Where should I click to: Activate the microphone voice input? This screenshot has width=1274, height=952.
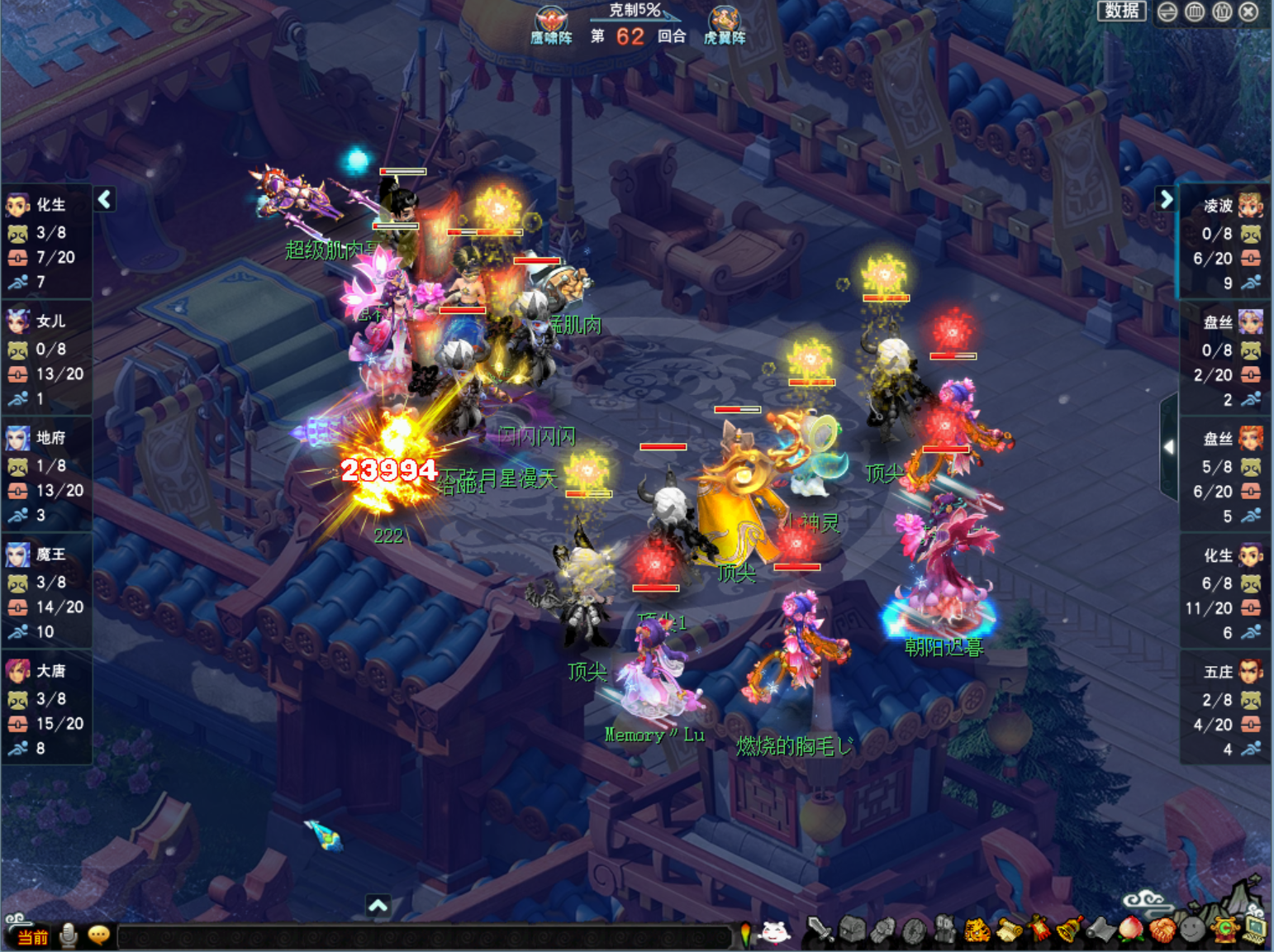(69, 935)
